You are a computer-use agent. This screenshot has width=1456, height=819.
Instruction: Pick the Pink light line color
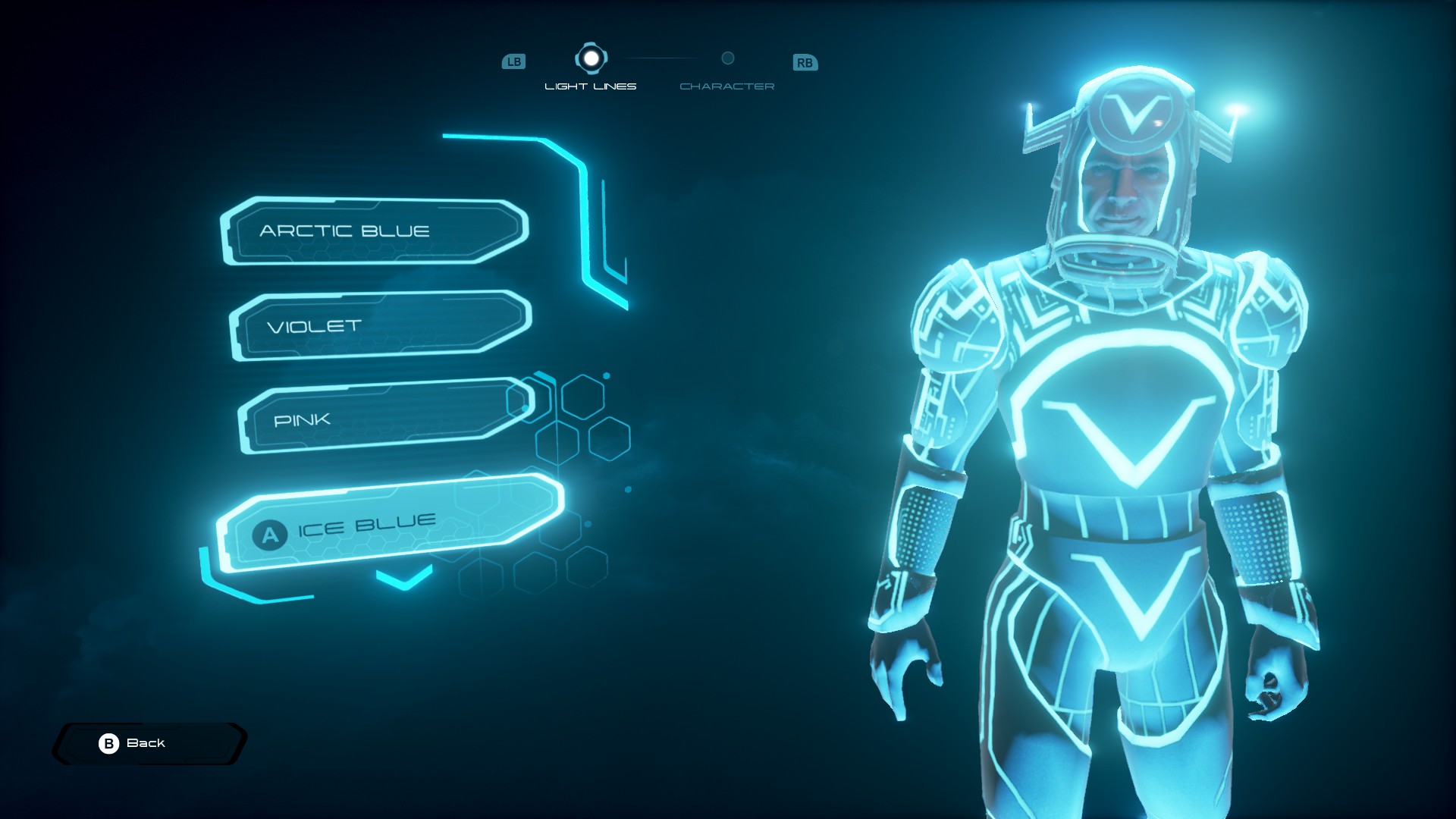(385, 417)
